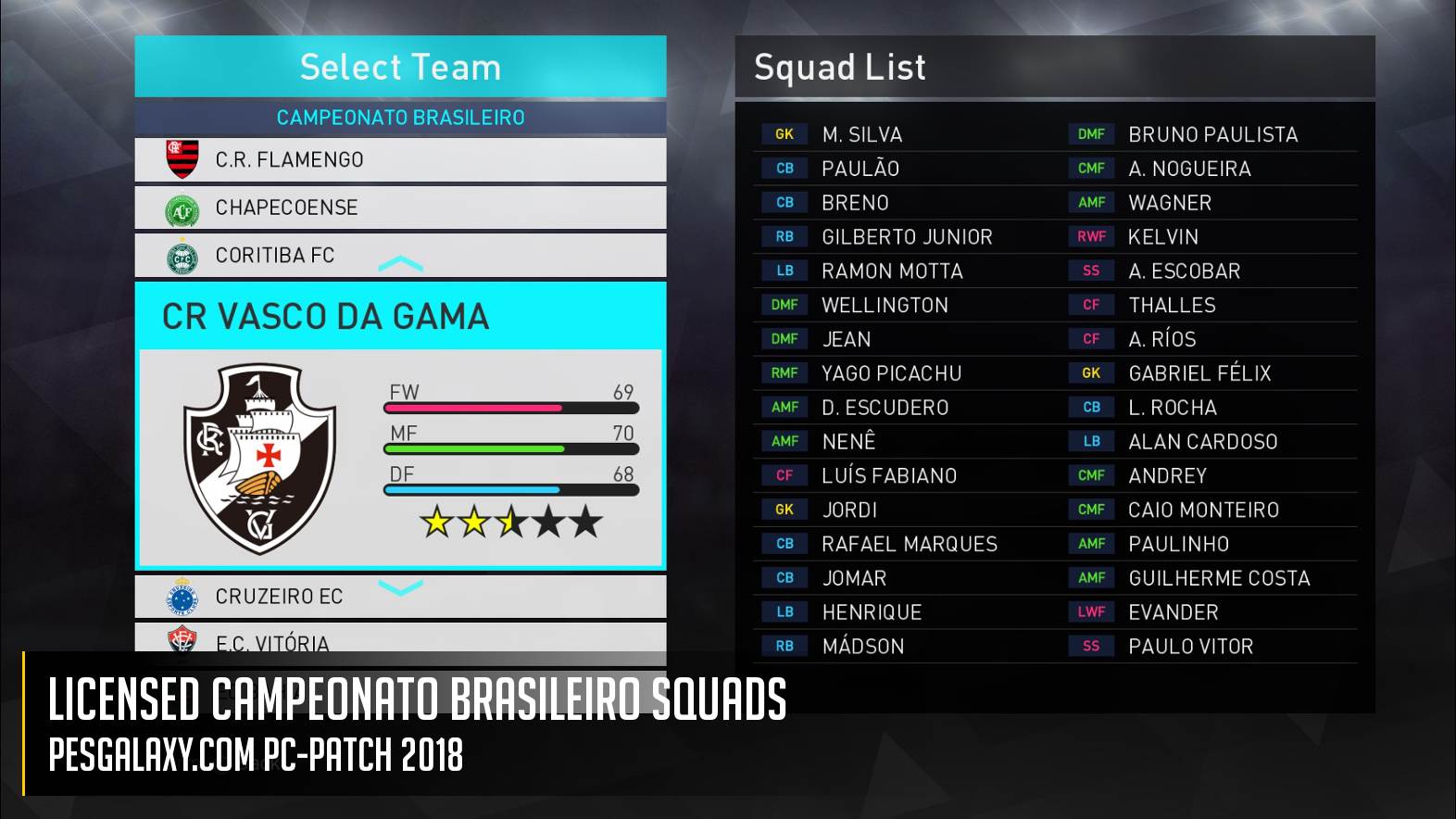Choose the Chapecoense team row
Screen dimensions: 1456x819
click(x=400, y=208)
